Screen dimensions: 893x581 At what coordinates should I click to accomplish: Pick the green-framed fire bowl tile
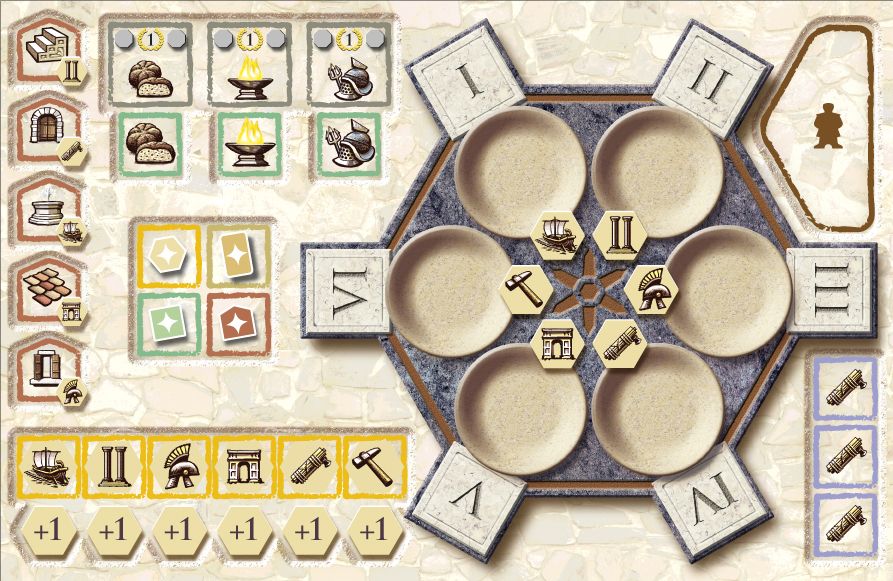248,144
